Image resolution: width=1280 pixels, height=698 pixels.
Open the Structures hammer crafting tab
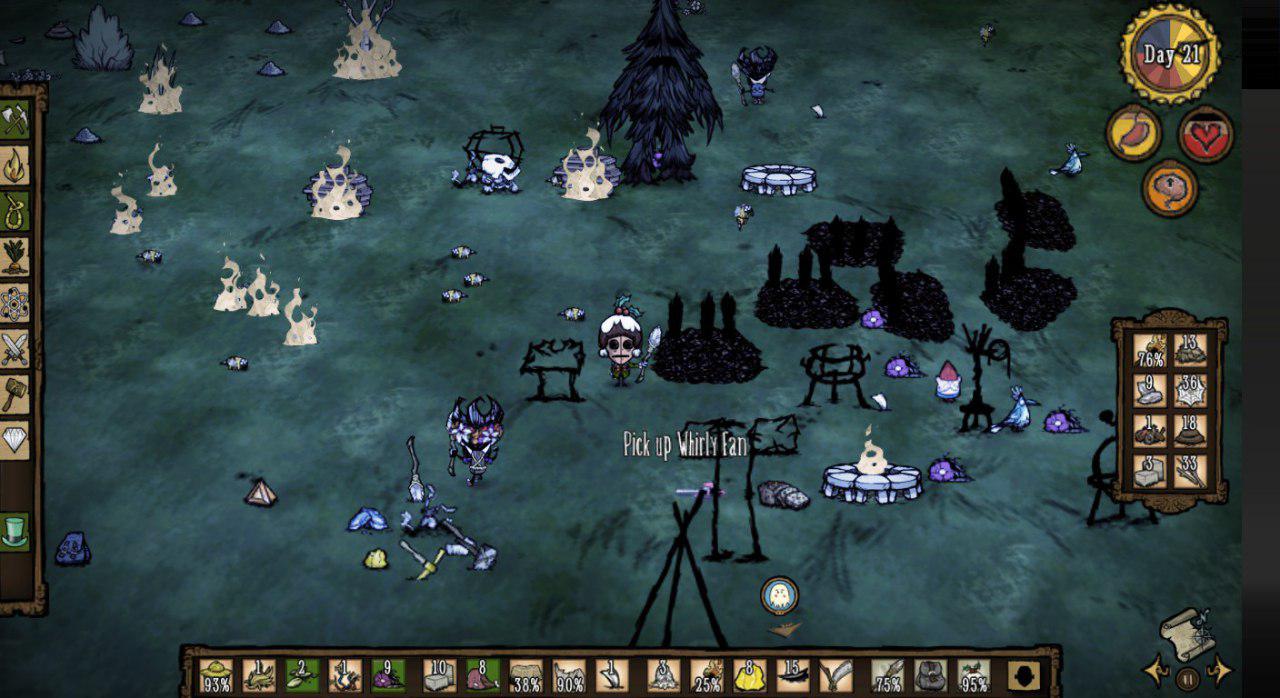point(15,394)
